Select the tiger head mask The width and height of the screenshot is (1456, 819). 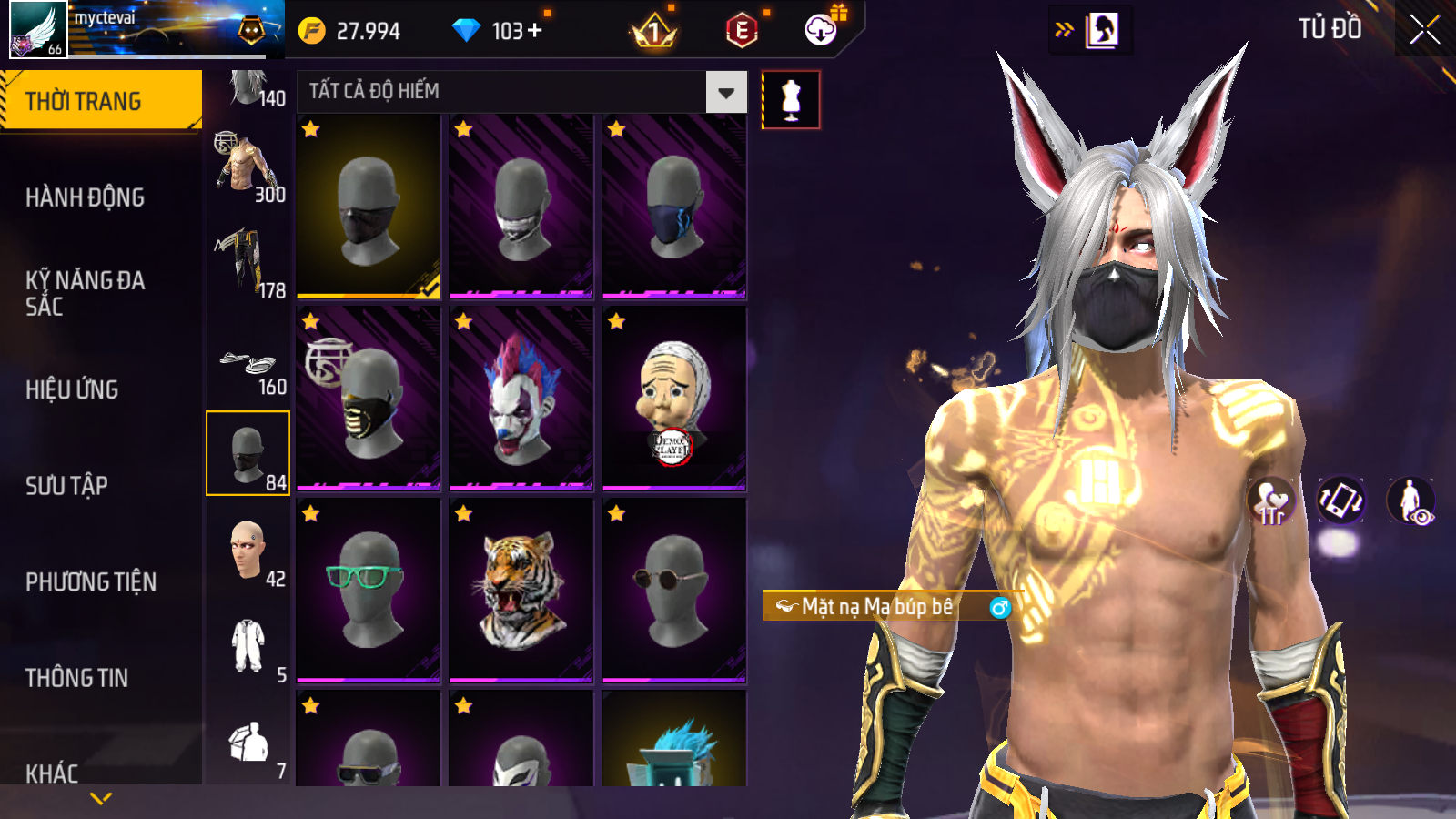(x=521, y=590)
